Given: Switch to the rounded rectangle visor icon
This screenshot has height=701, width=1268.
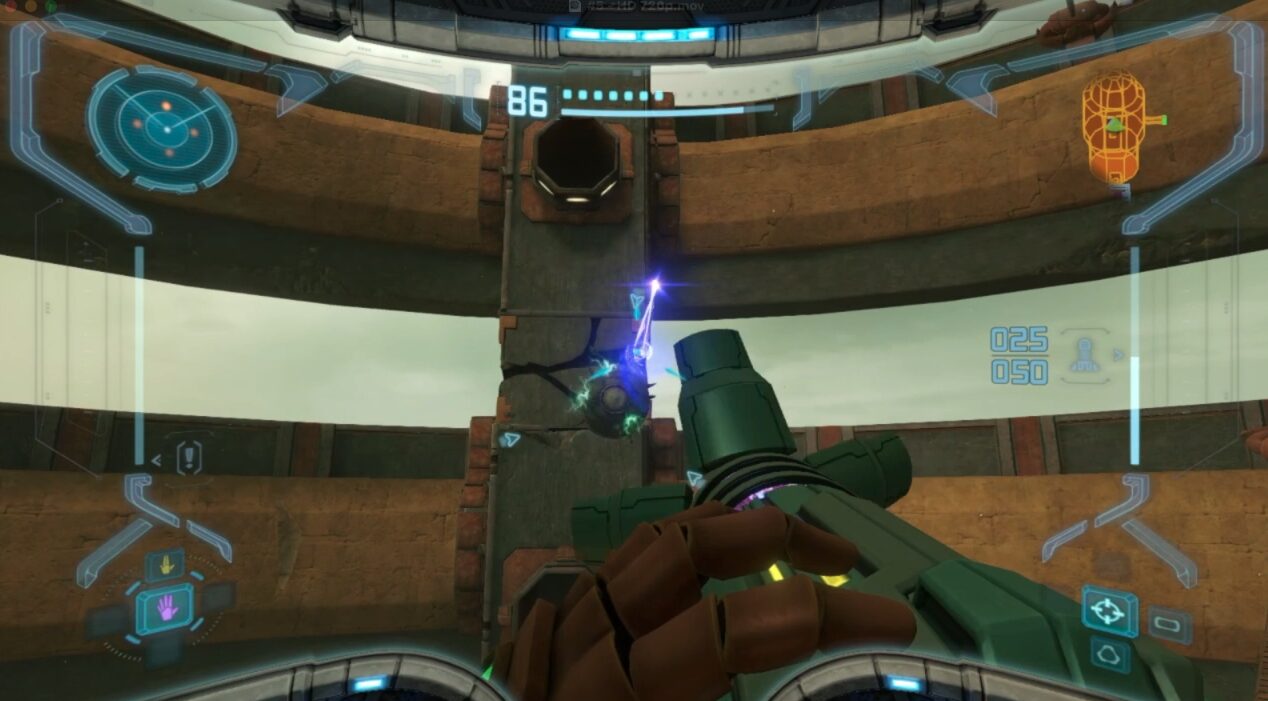Looking at the screenshot, I should coord(1169,625).
